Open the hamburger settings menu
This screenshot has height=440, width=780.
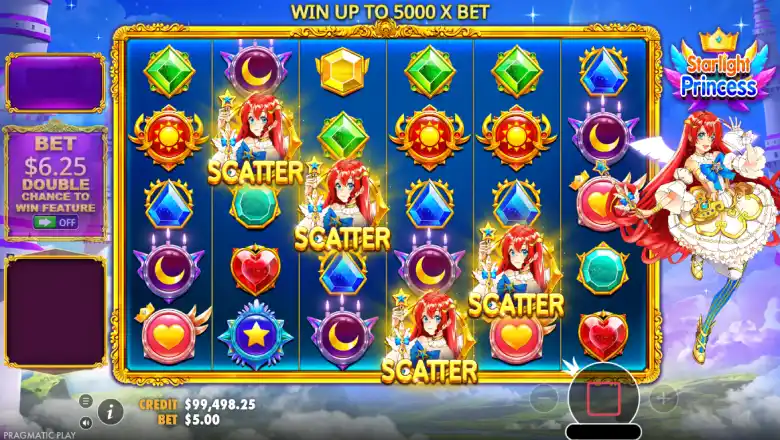(x=85, y=400)
